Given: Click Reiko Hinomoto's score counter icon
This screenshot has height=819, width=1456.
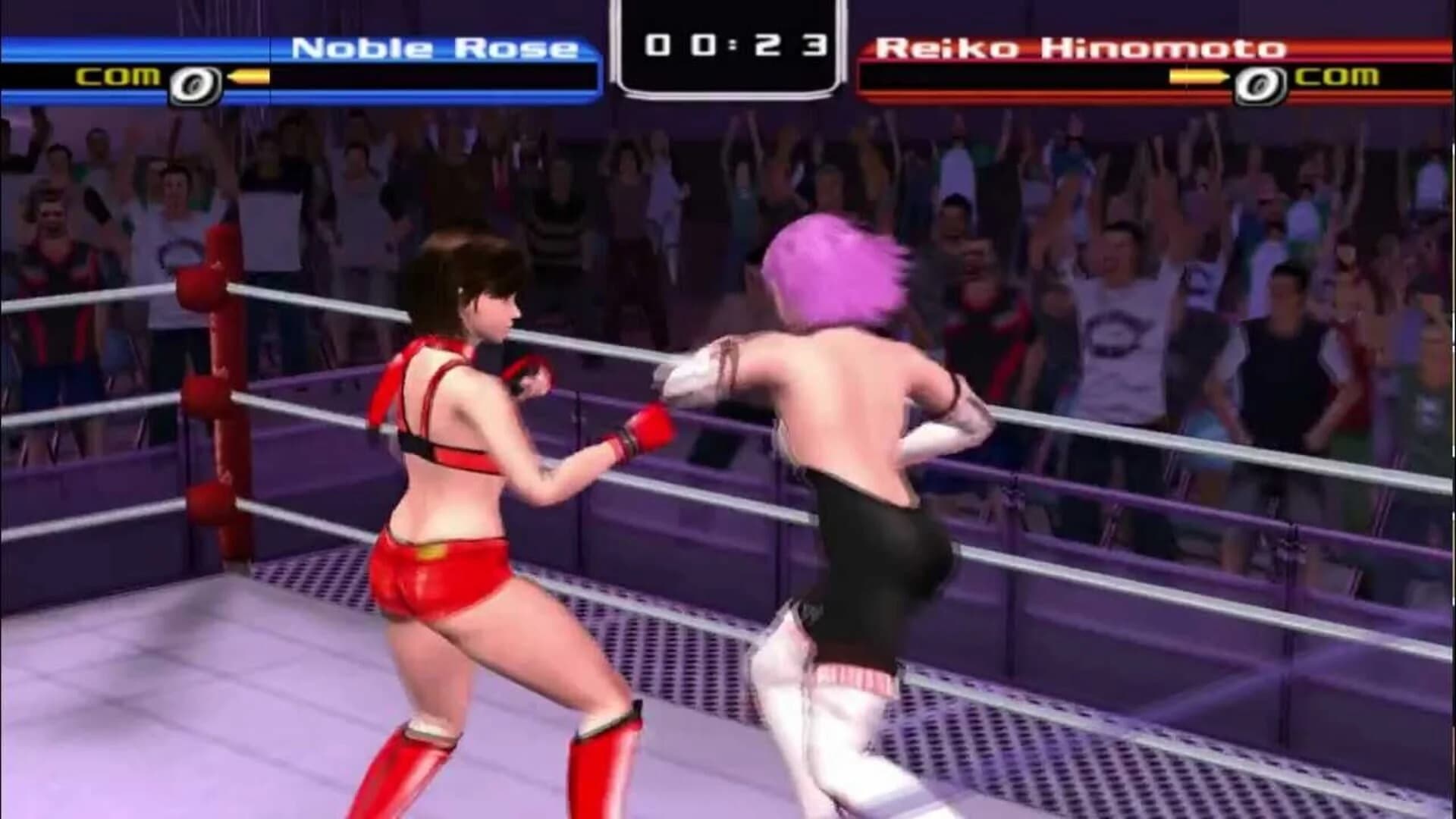Looking at the screenshot, I should tap(1260, 83).
